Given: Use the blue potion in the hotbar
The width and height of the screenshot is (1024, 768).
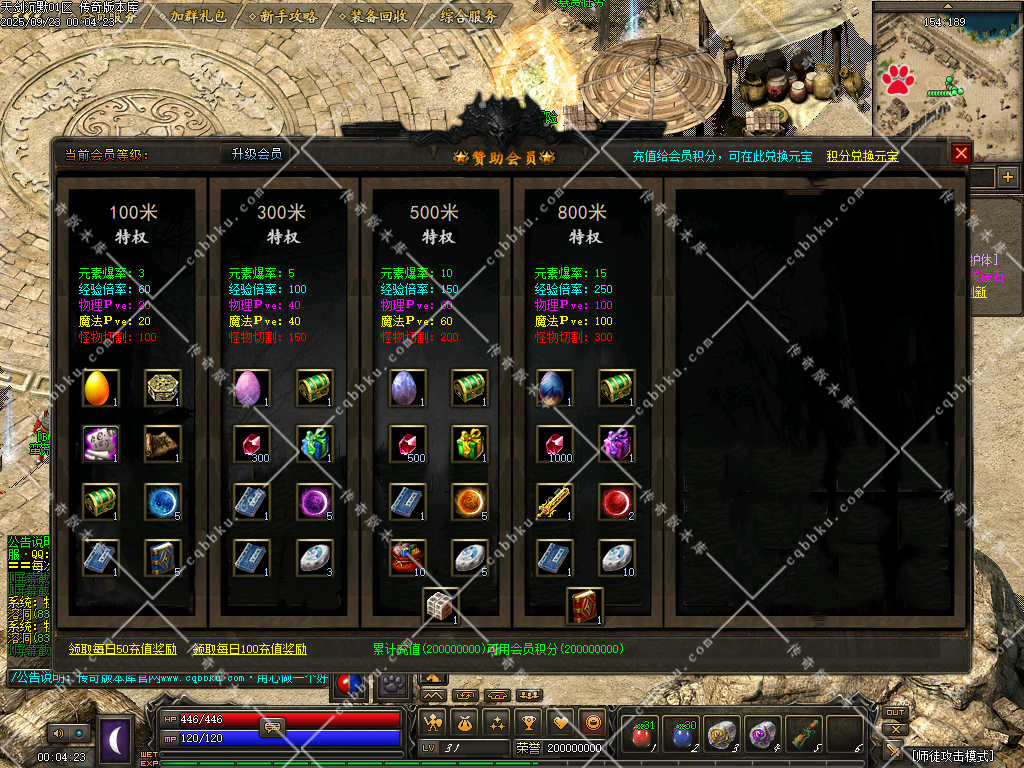Looking at the screenshot, I should [x=683, y=735].
